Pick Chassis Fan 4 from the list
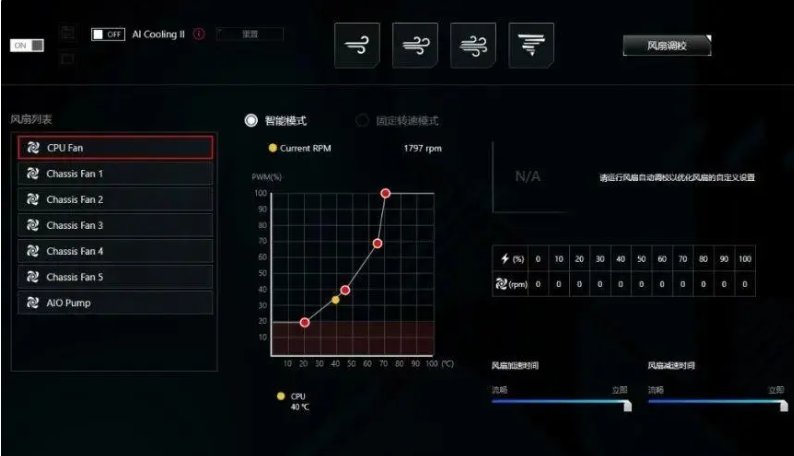 (x=115, y=251)
